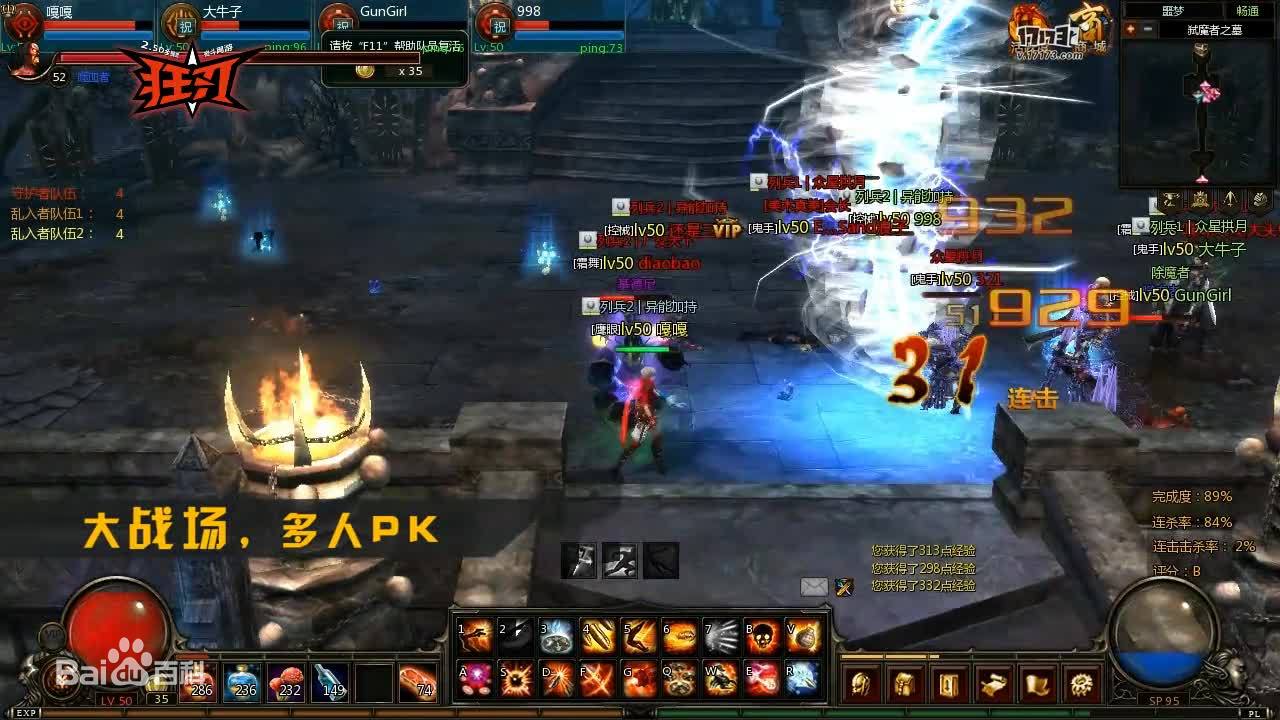Screen dimensions: 1280x720
Task: Consume the meat item with 74 left
Action: coord(418,682)
